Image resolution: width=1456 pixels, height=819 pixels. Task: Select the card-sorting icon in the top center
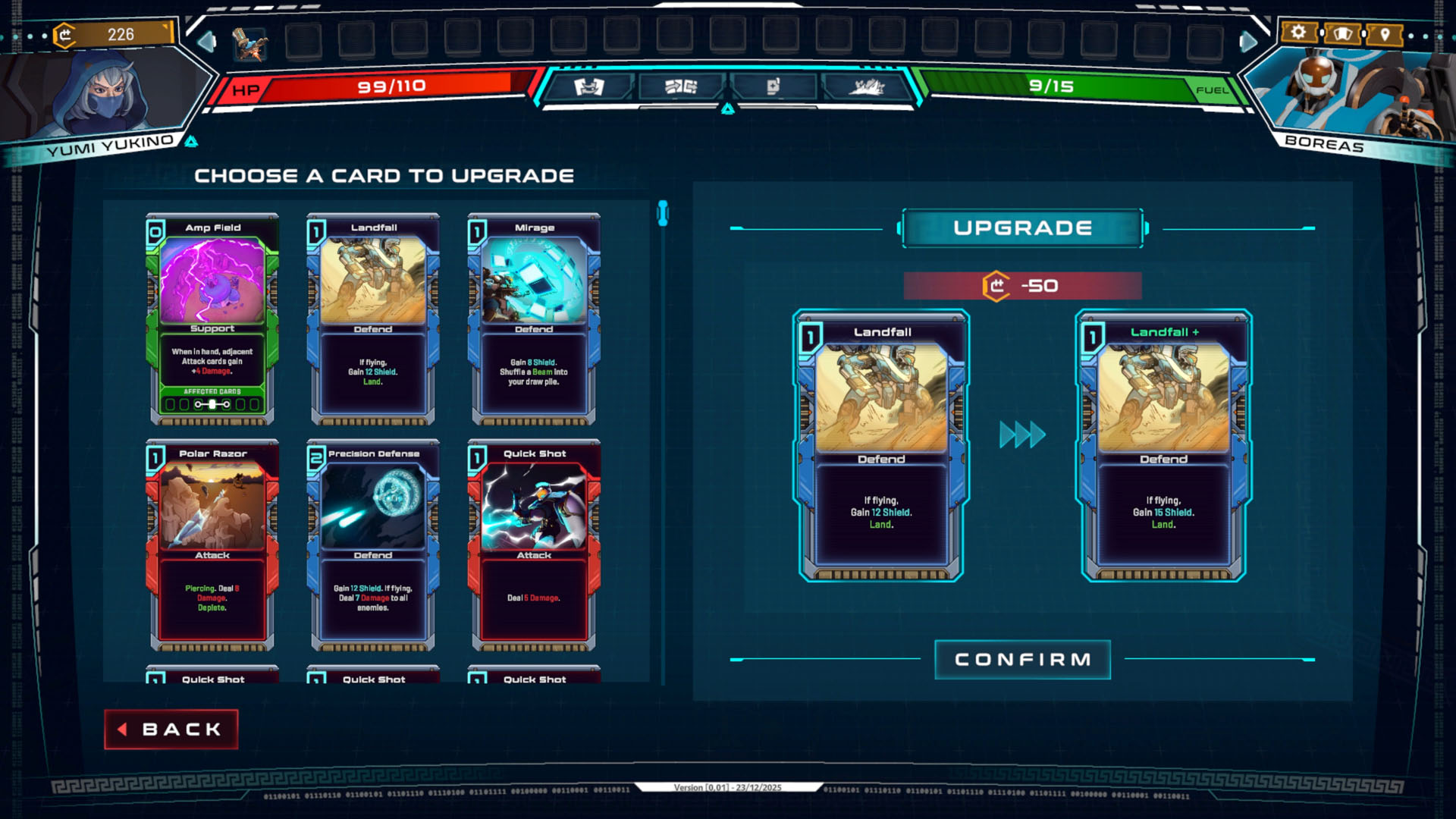pyautogui.click(x=680, y=86)
